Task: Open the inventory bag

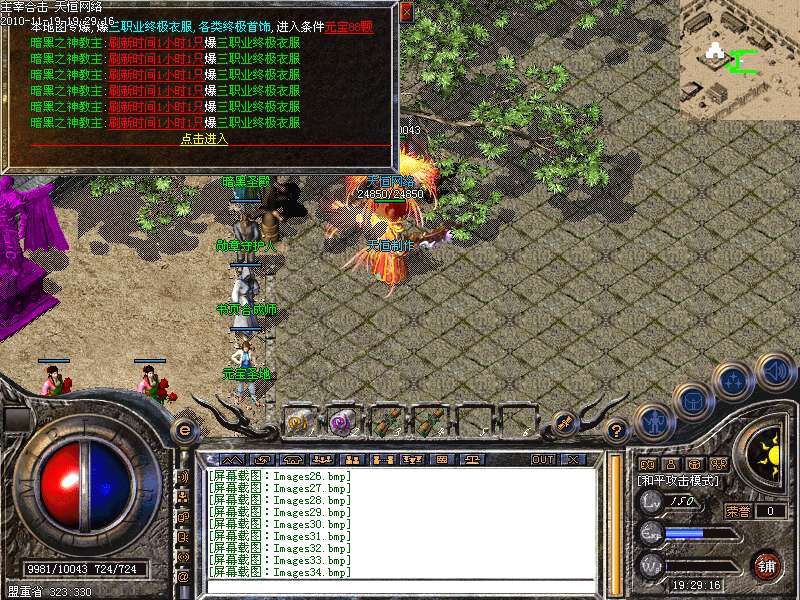Action: click(x=693, y=402)
